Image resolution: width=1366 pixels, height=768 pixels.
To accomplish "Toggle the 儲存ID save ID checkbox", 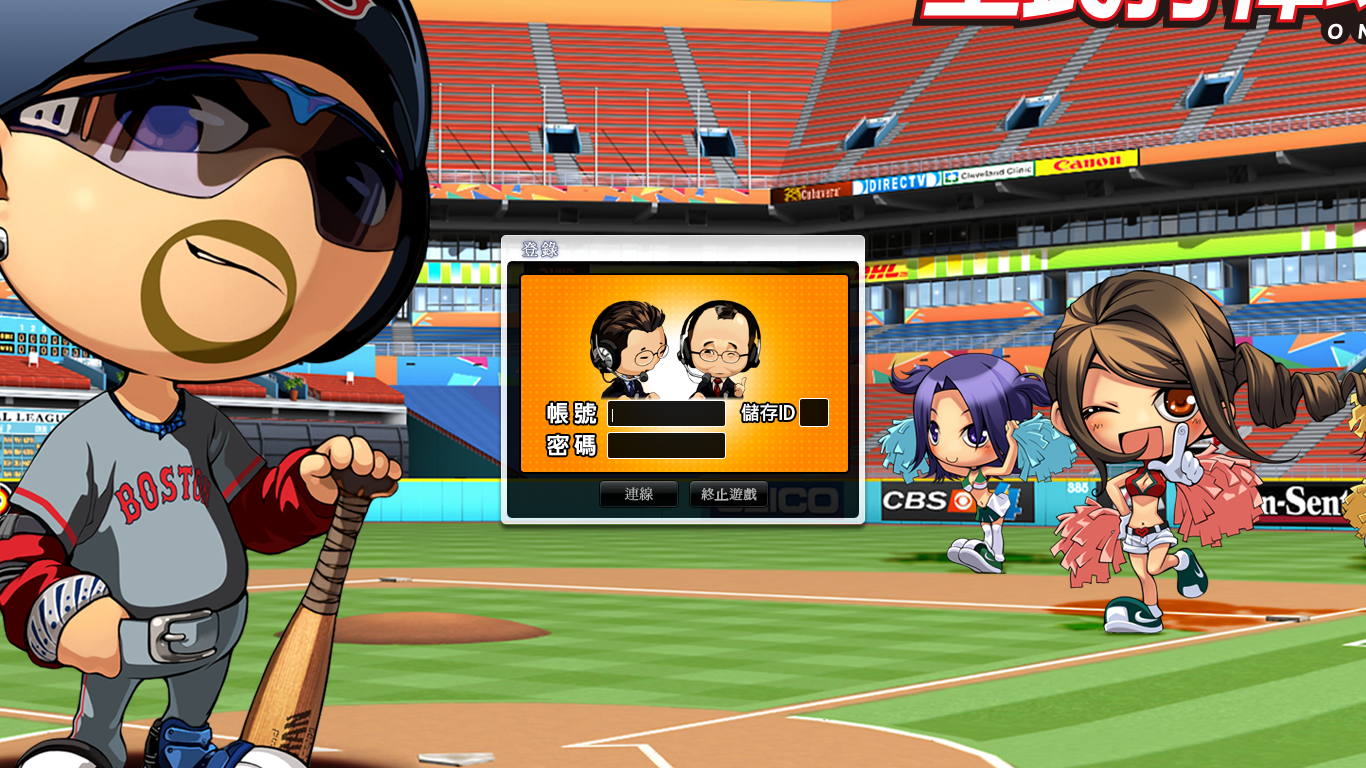I will (x=814, y=413).
